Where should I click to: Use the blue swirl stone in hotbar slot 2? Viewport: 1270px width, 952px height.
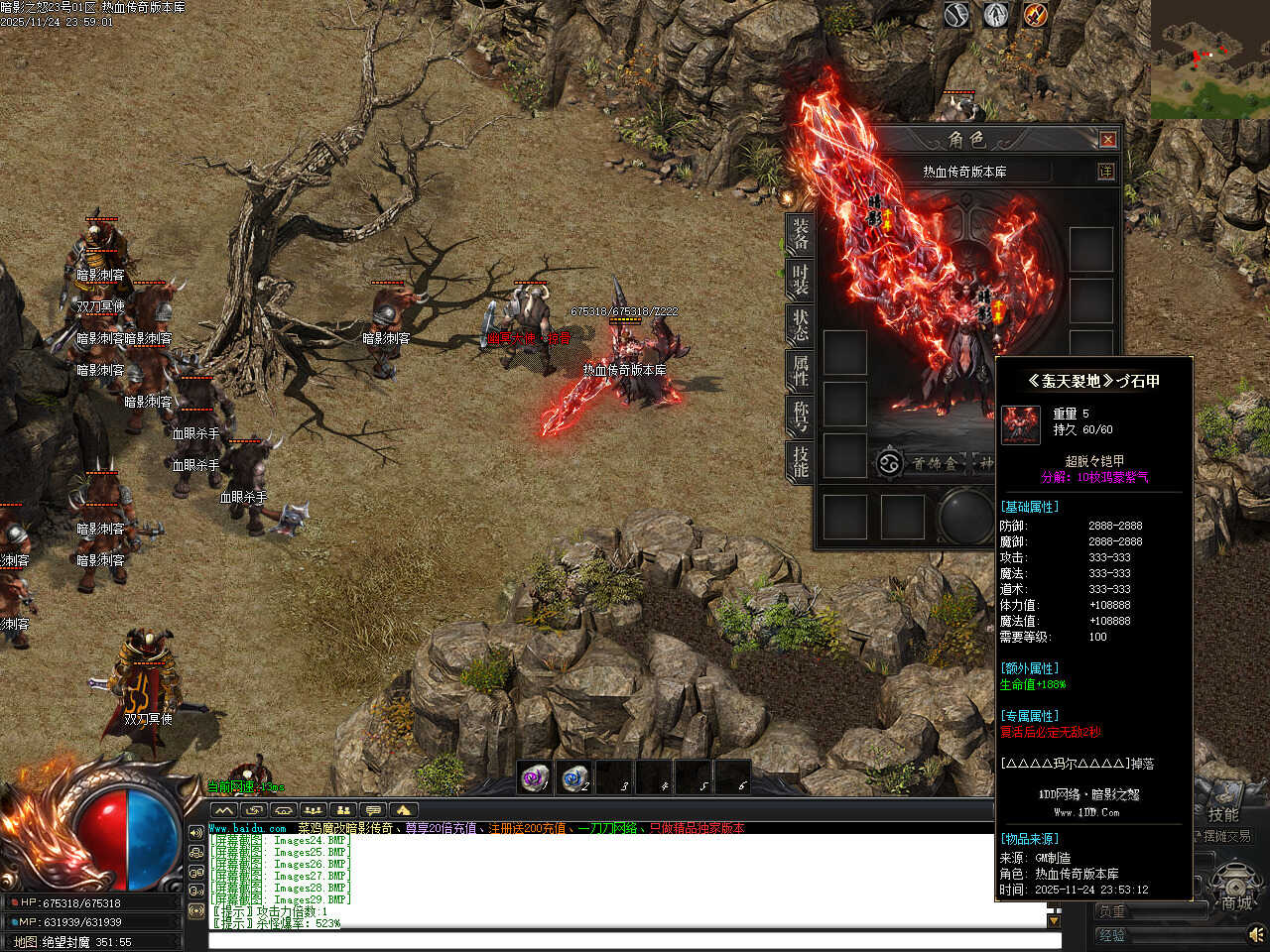pyautogui.click(x=574, y=778)
